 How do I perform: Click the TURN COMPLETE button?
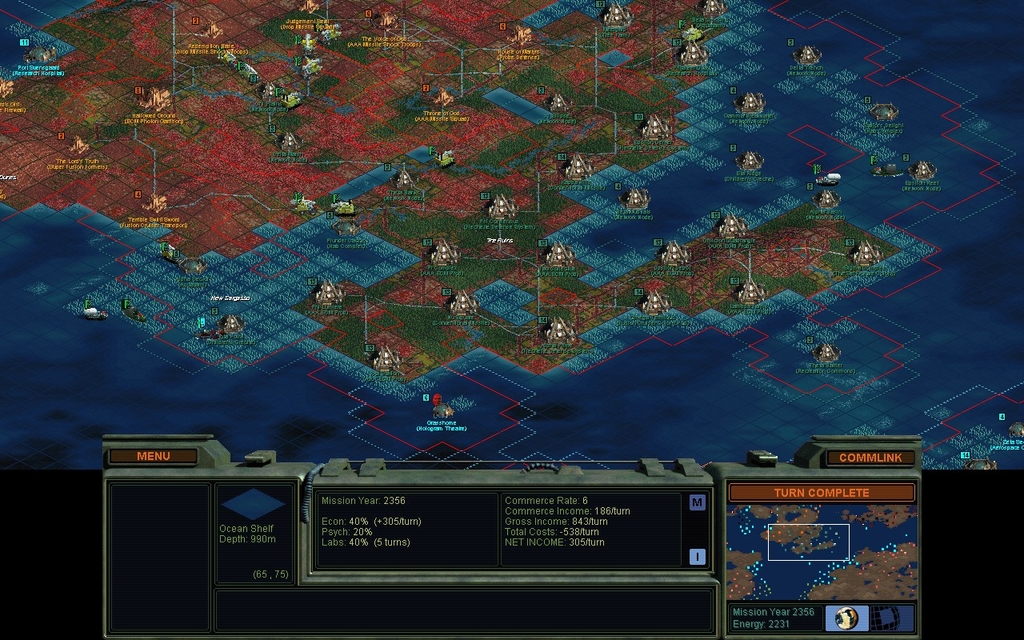821,493
